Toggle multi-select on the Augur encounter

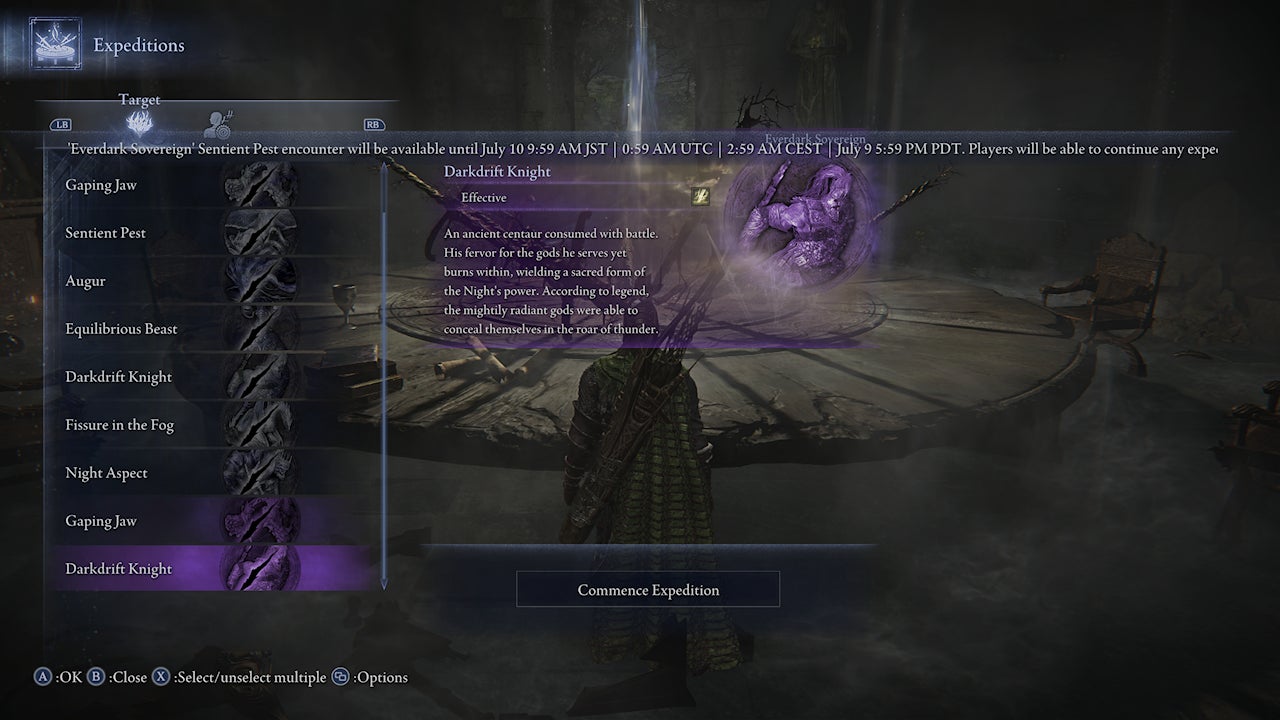point(150,281)
